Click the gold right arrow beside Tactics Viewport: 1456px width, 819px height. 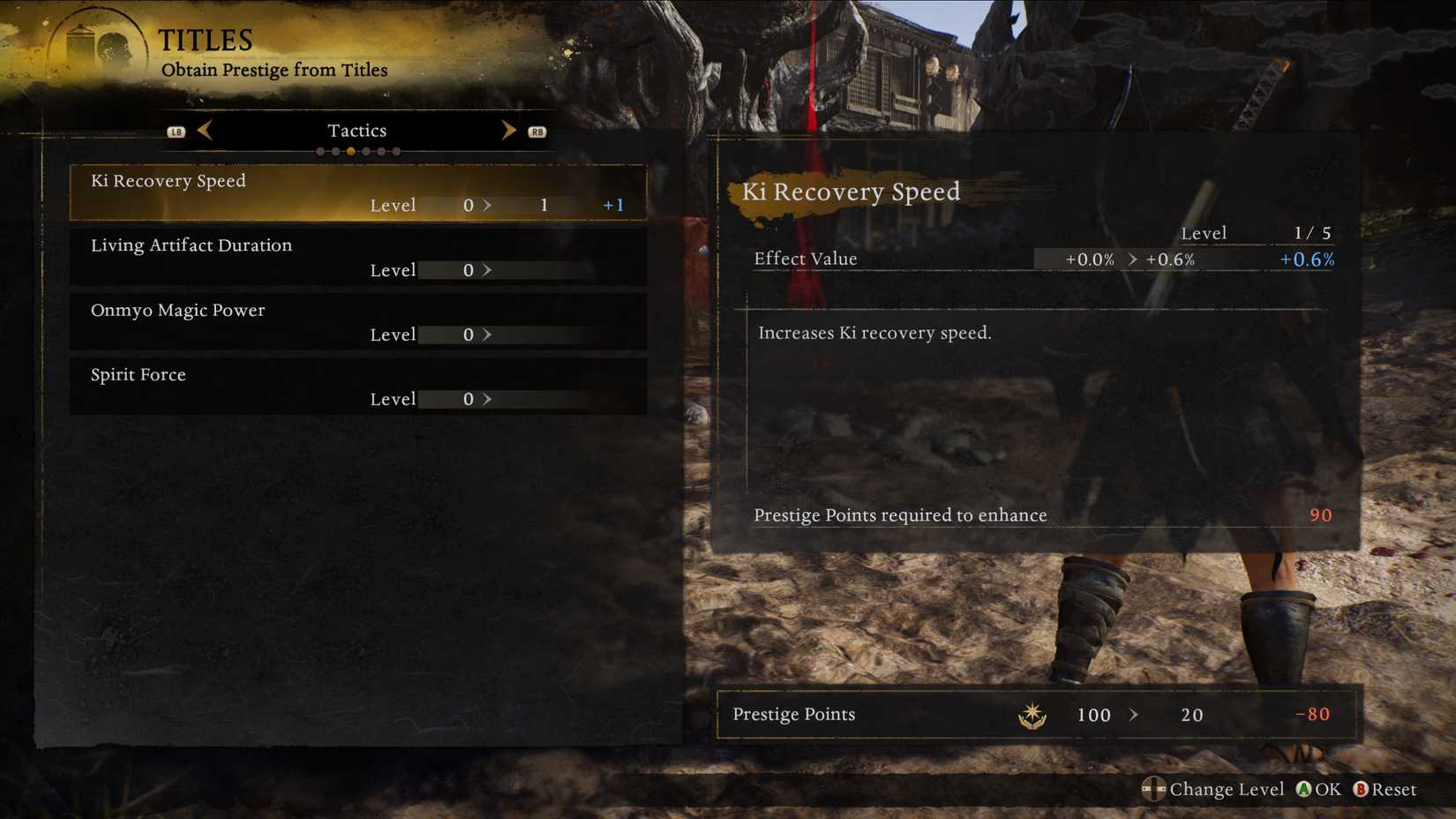point(509,130)
